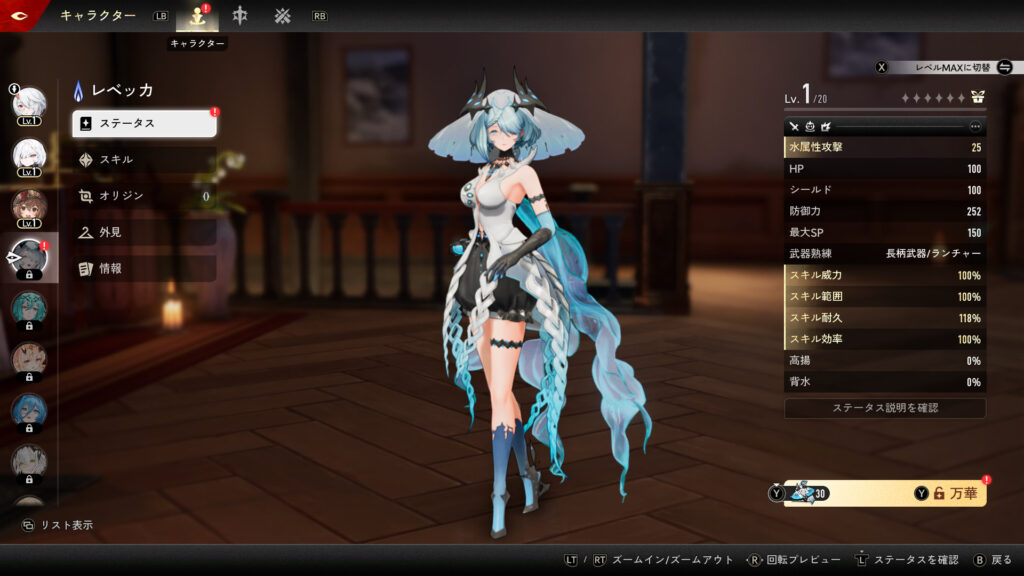
Task: Open the 外見 (Appearance) menu entry
Action: click(144, 232)
